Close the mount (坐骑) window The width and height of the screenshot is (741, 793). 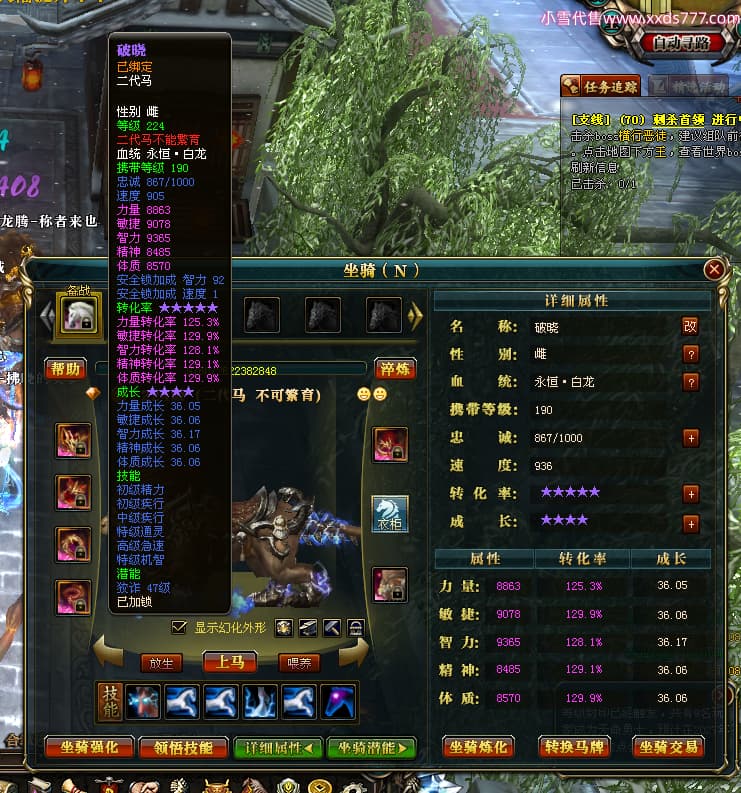pyautogui.click(x=714, y=270)
